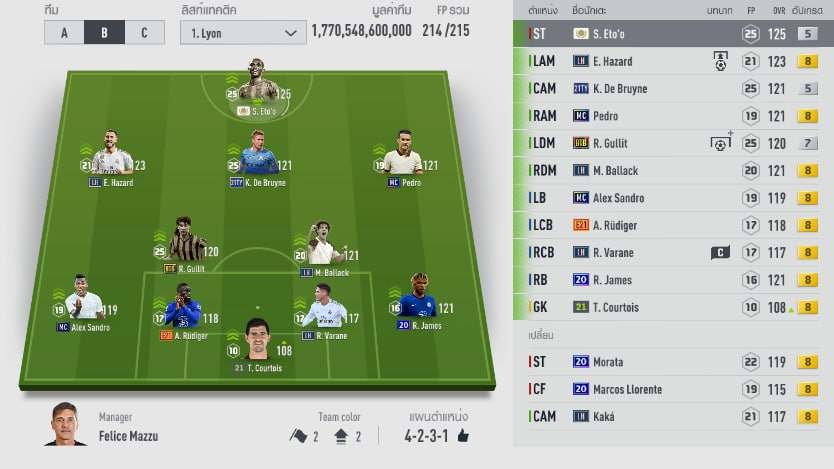Open the 4-2-3-1 formation selector
This screenshot has width=834, height=469.
pos(436,436)
